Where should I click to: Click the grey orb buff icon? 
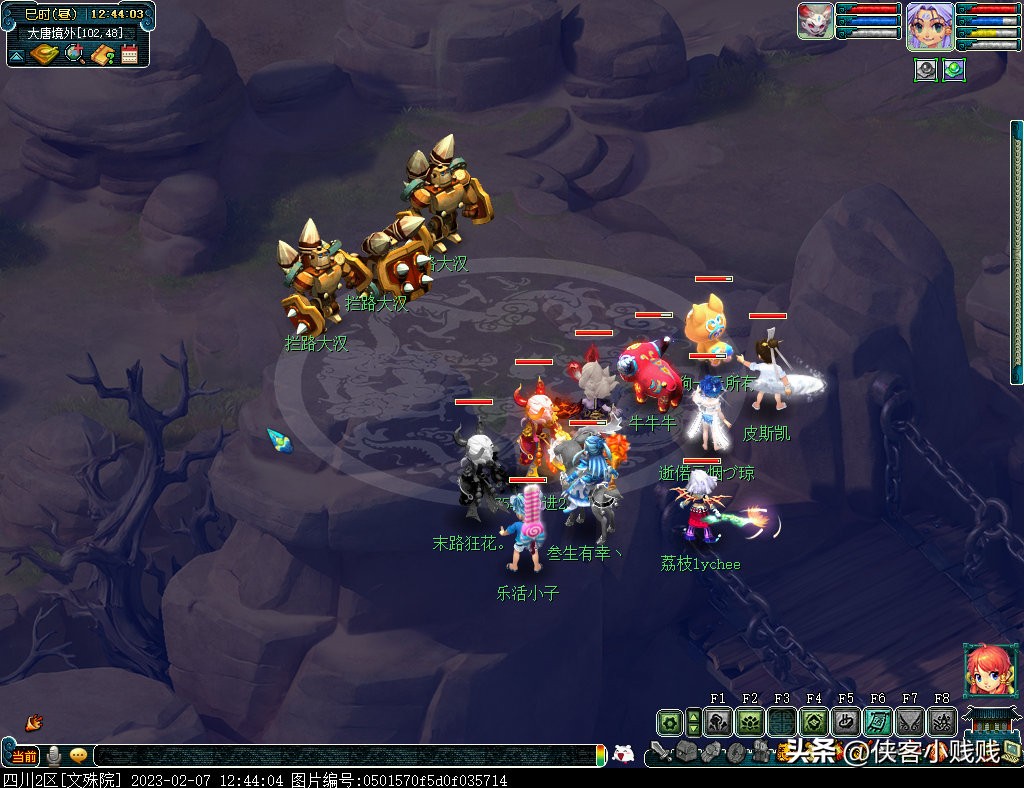pyautogui.click(x=926, y=71)
